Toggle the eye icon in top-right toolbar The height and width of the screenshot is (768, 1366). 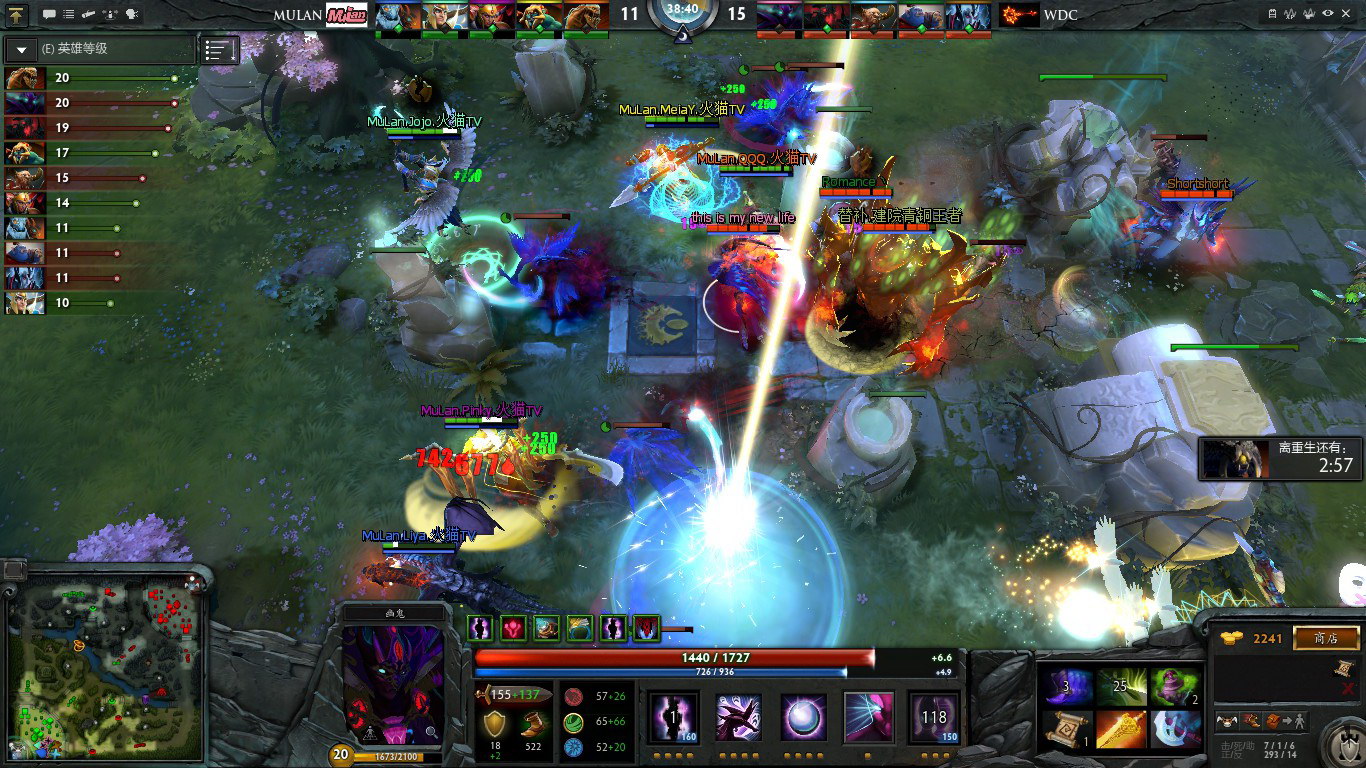coord(1328,14)
